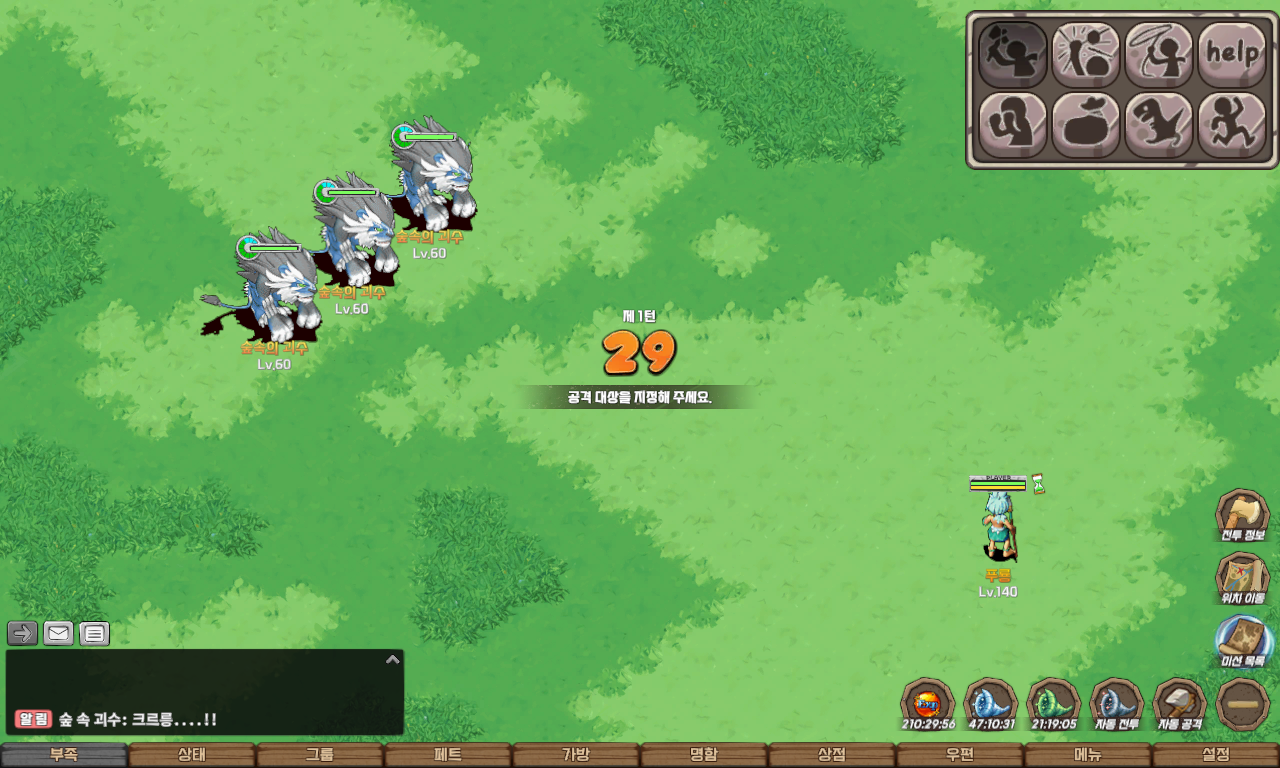Click the Exp boost timer icon
Viewport: 1280px width, 768px height.
928,704
